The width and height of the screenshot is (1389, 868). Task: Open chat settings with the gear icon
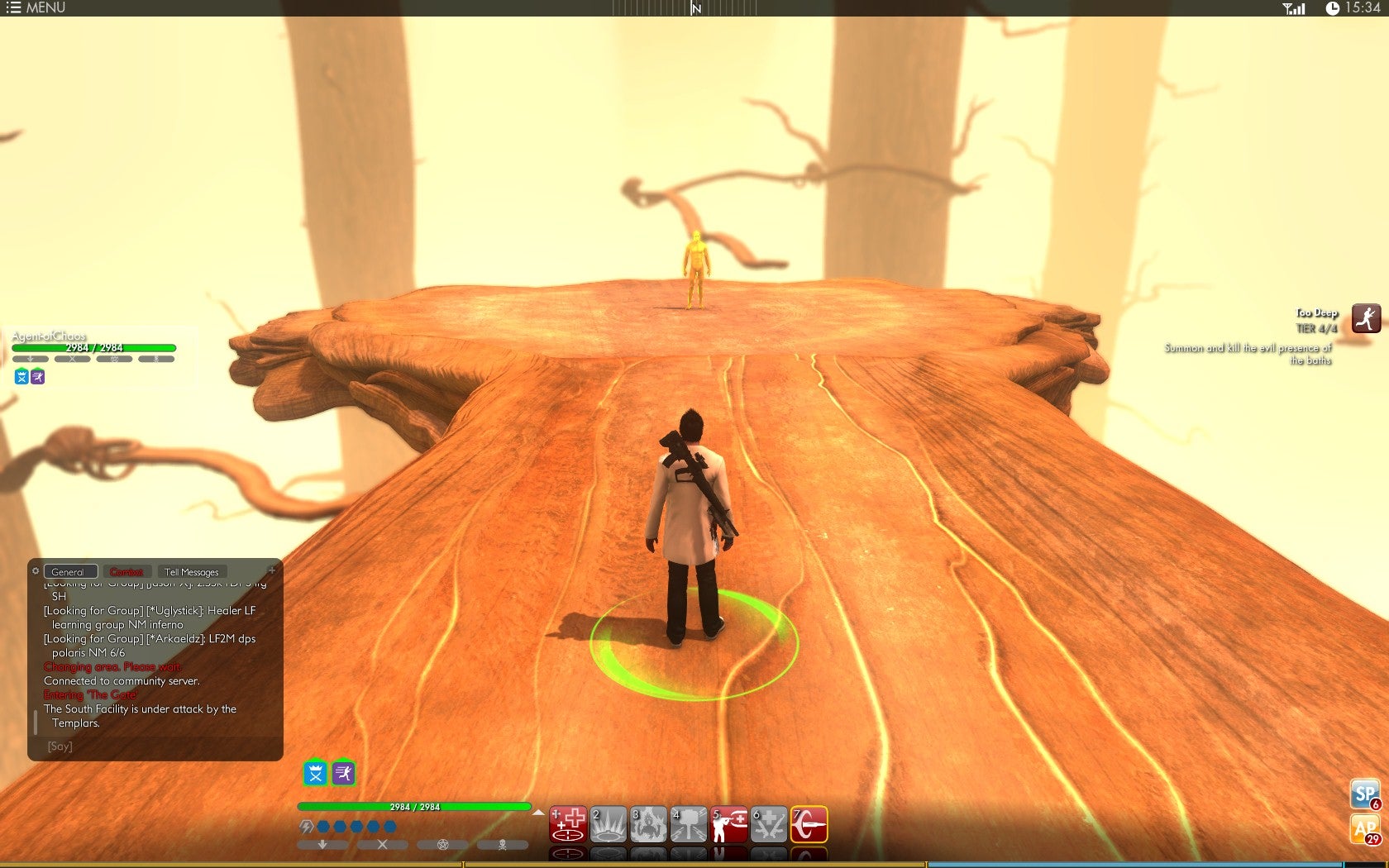tap(36, 570)
